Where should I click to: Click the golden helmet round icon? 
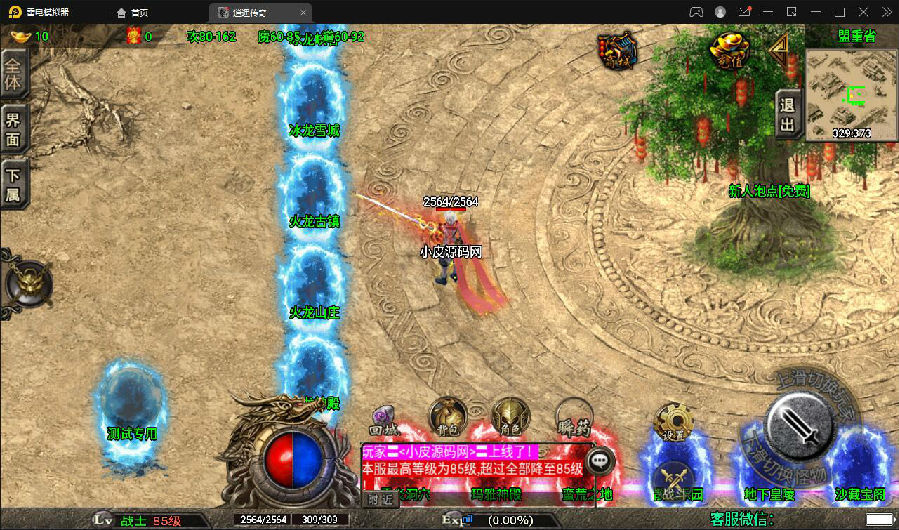[x=28, y=281]
